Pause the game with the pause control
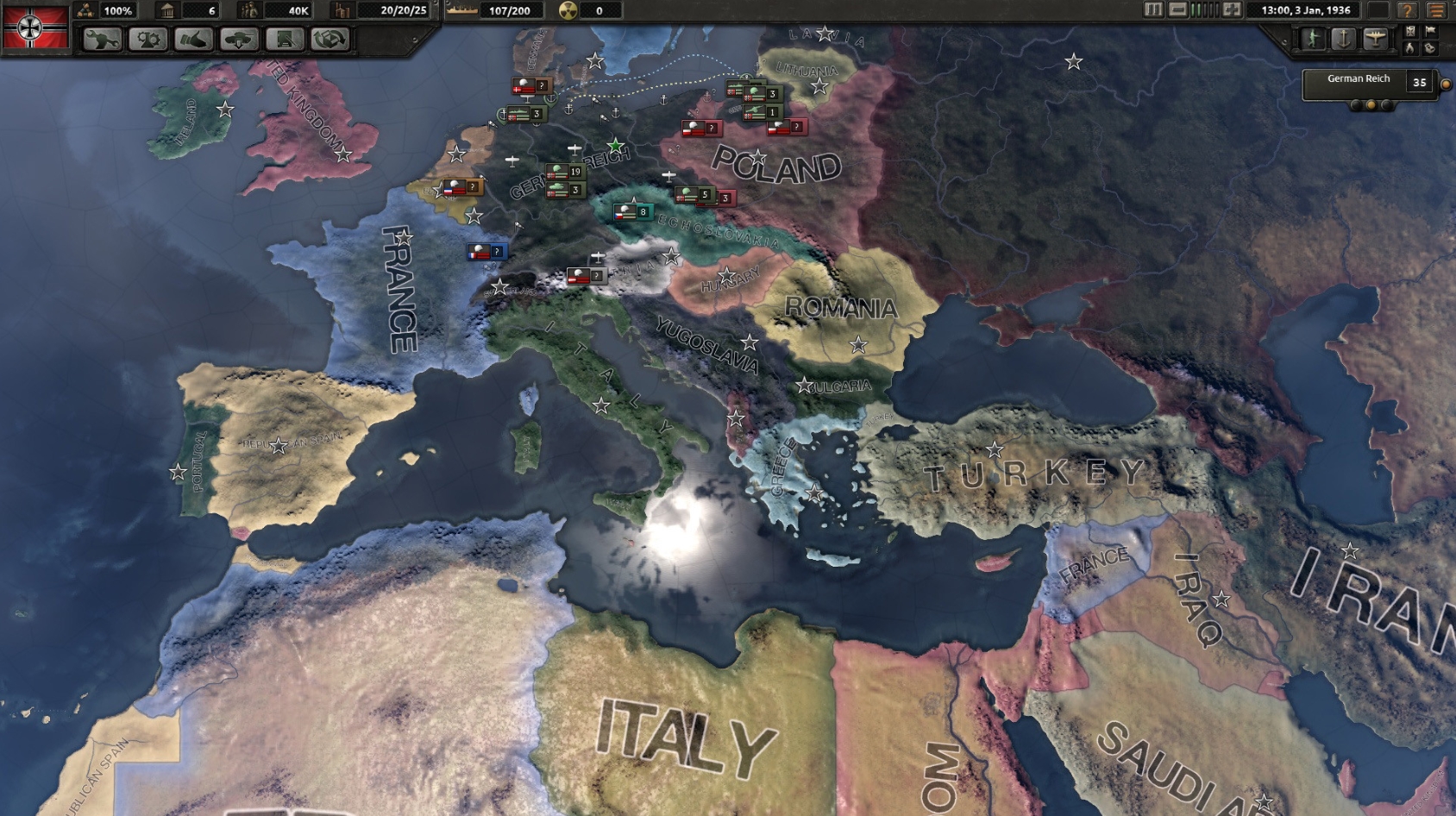Screen dimensions: 1456x816 (1153, 10)
